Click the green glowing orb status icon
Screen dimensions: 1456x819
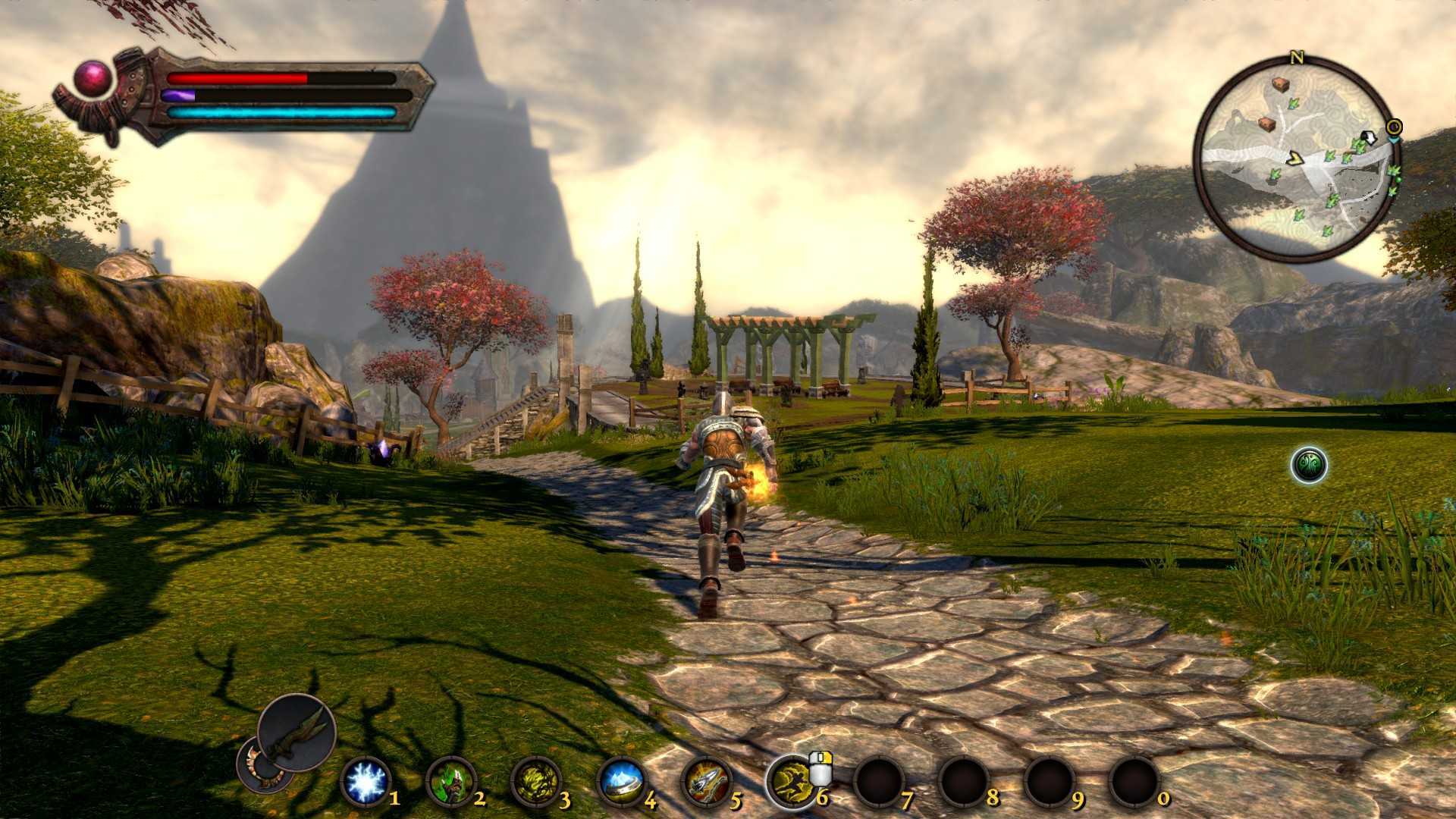1309,465
